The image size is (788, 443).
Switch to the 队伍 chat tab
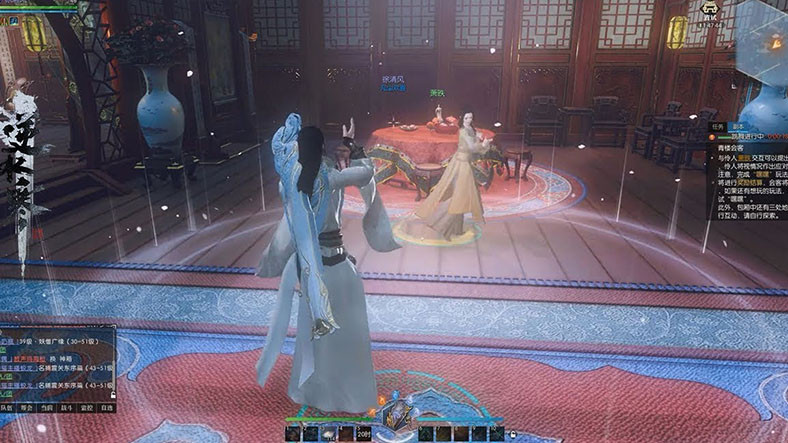(x=7, y=408)
